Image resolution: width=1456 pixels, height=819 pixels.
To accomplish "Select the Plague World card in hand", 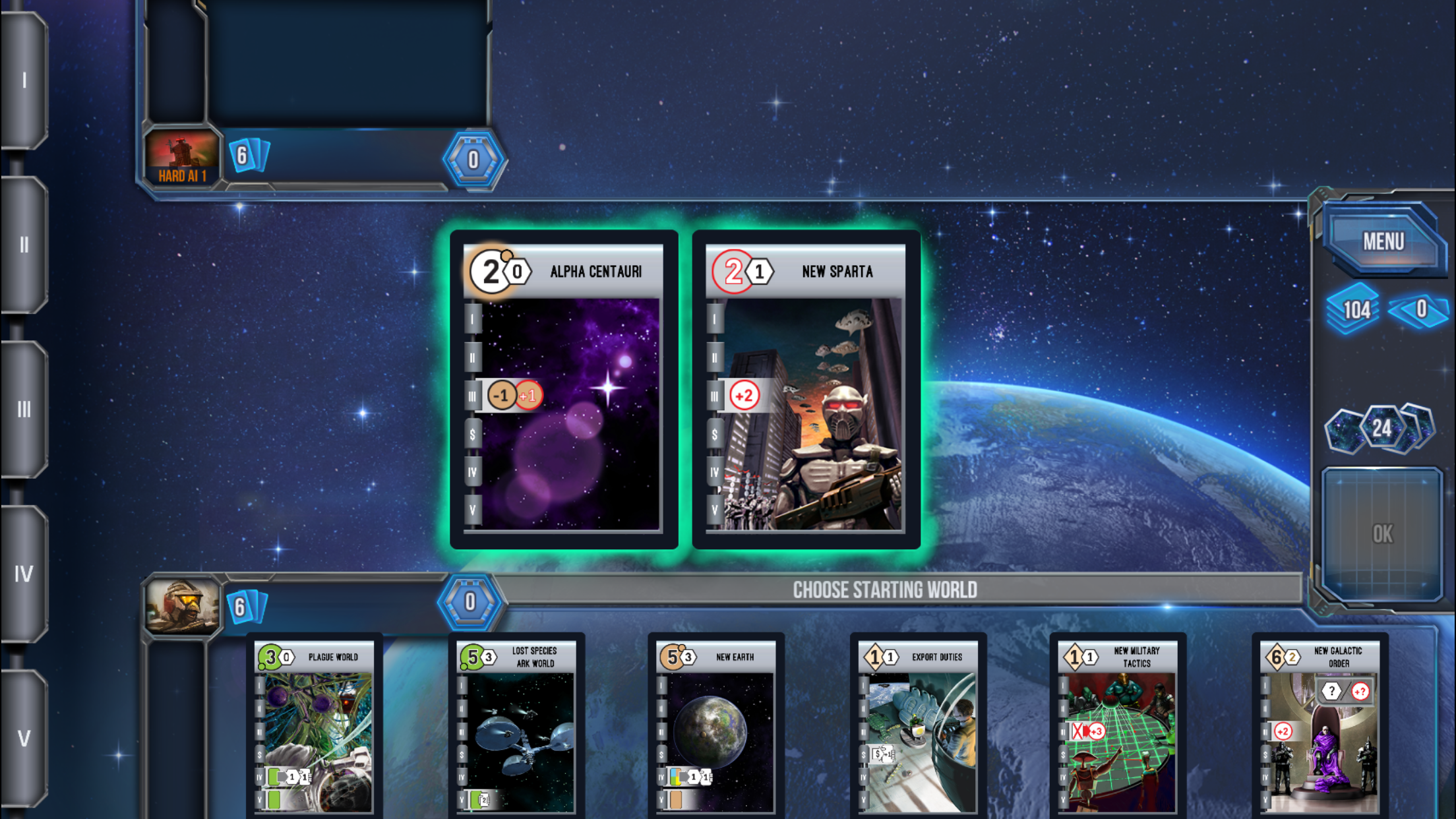I will (314, 725).
